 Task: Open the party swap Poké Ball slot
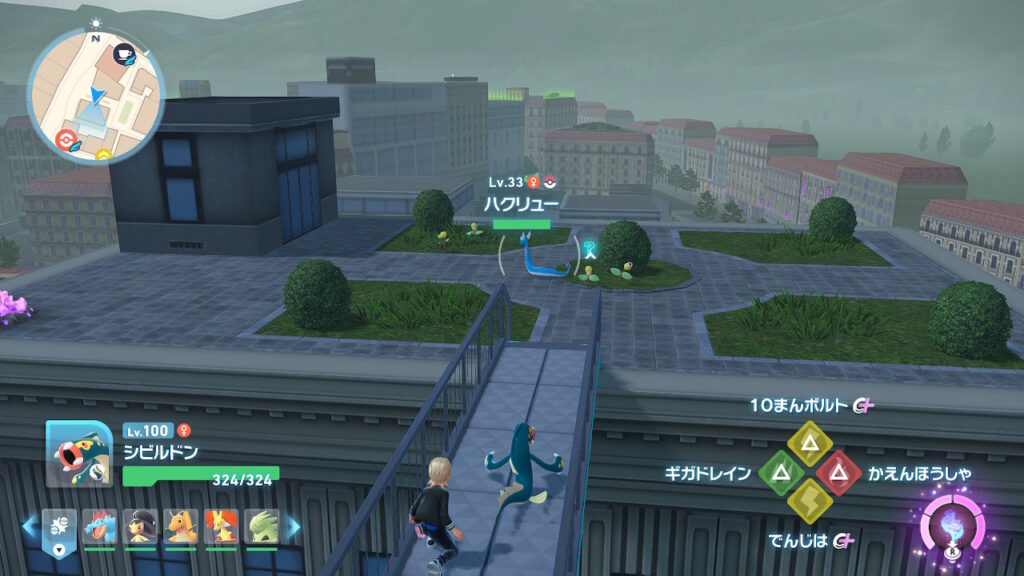coord(59,527)
